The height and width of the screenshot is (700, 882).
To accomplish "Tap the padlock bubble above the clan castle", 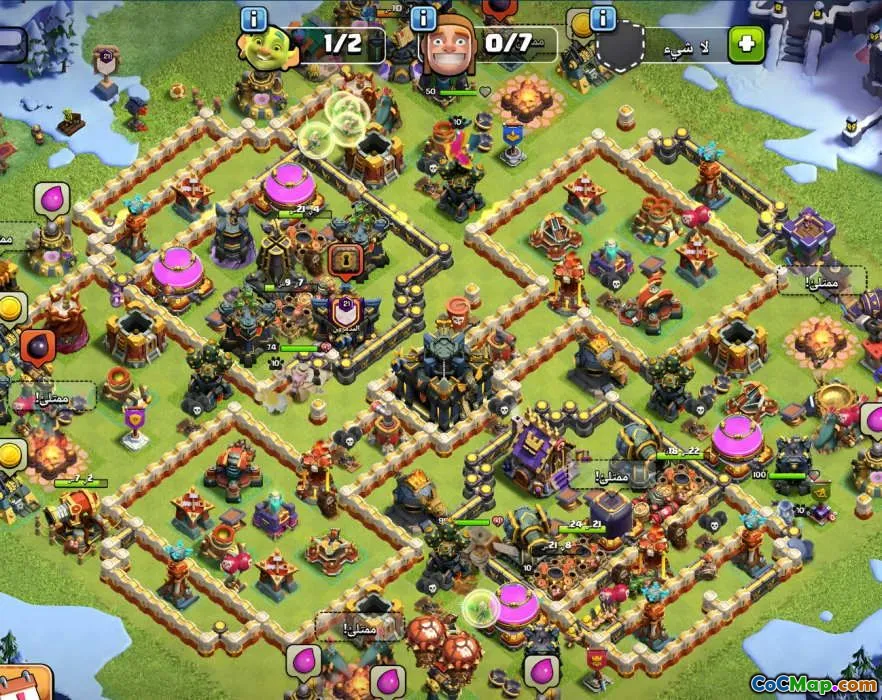I will 343,261.
